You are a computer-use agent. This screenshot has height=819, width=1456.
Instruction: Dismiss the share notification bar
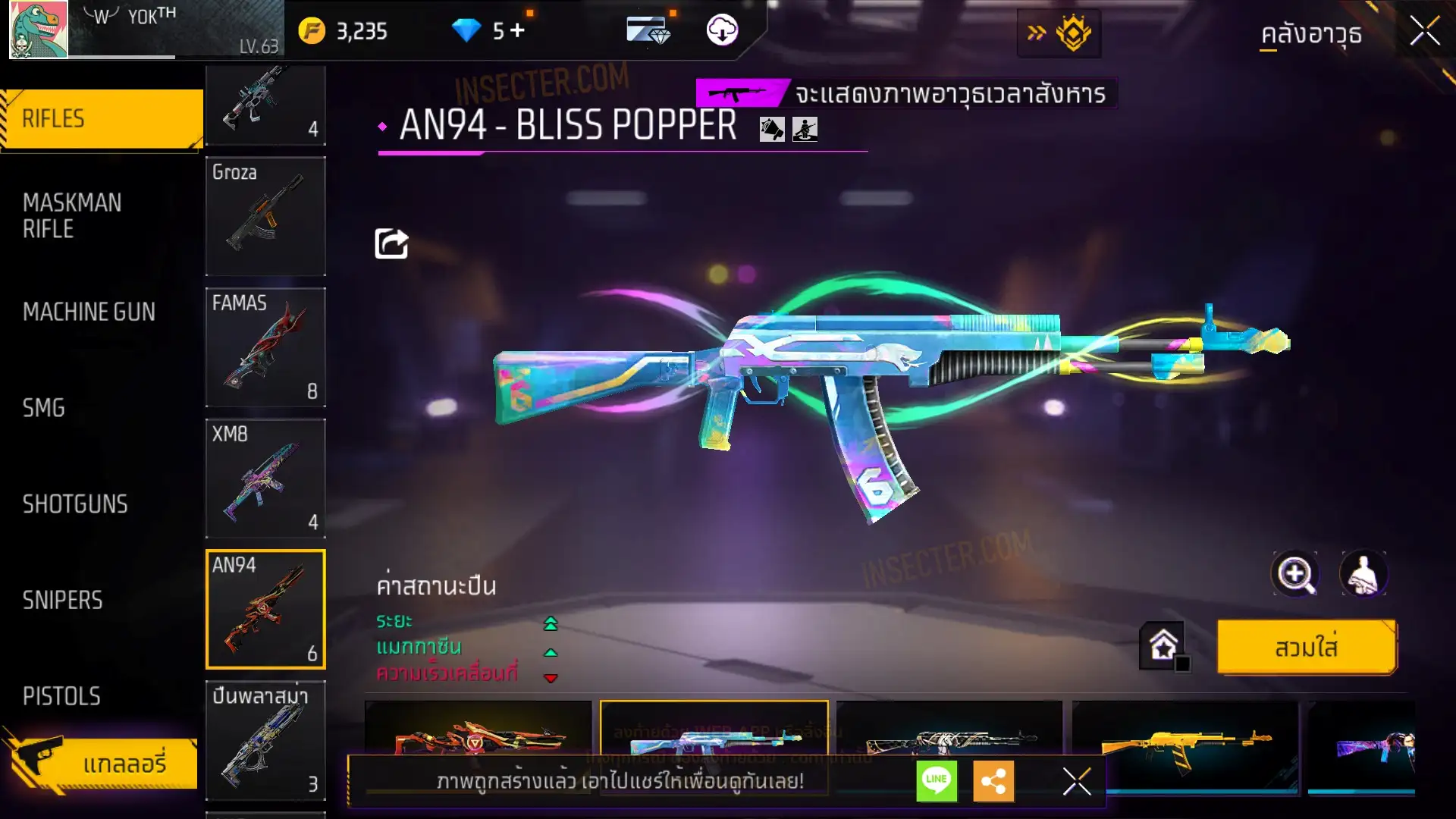[x=1076, y=780]
